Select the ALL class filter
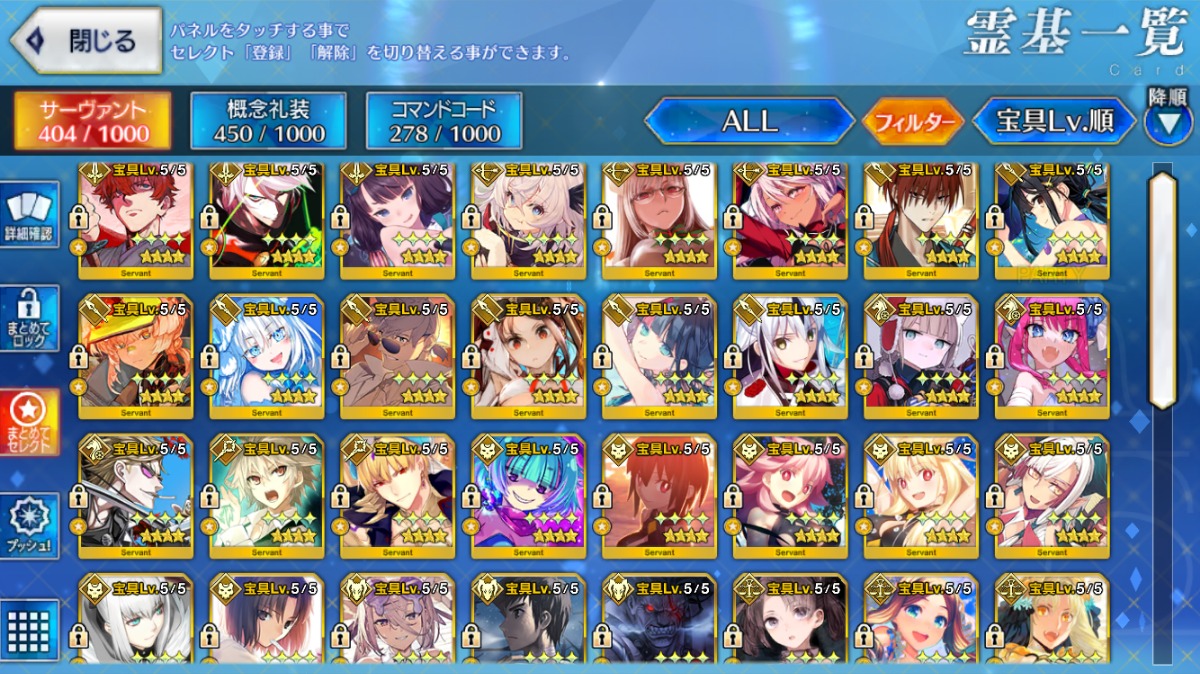The width and height of the screenshot is (1200, 674). click(x=749, y=122)
